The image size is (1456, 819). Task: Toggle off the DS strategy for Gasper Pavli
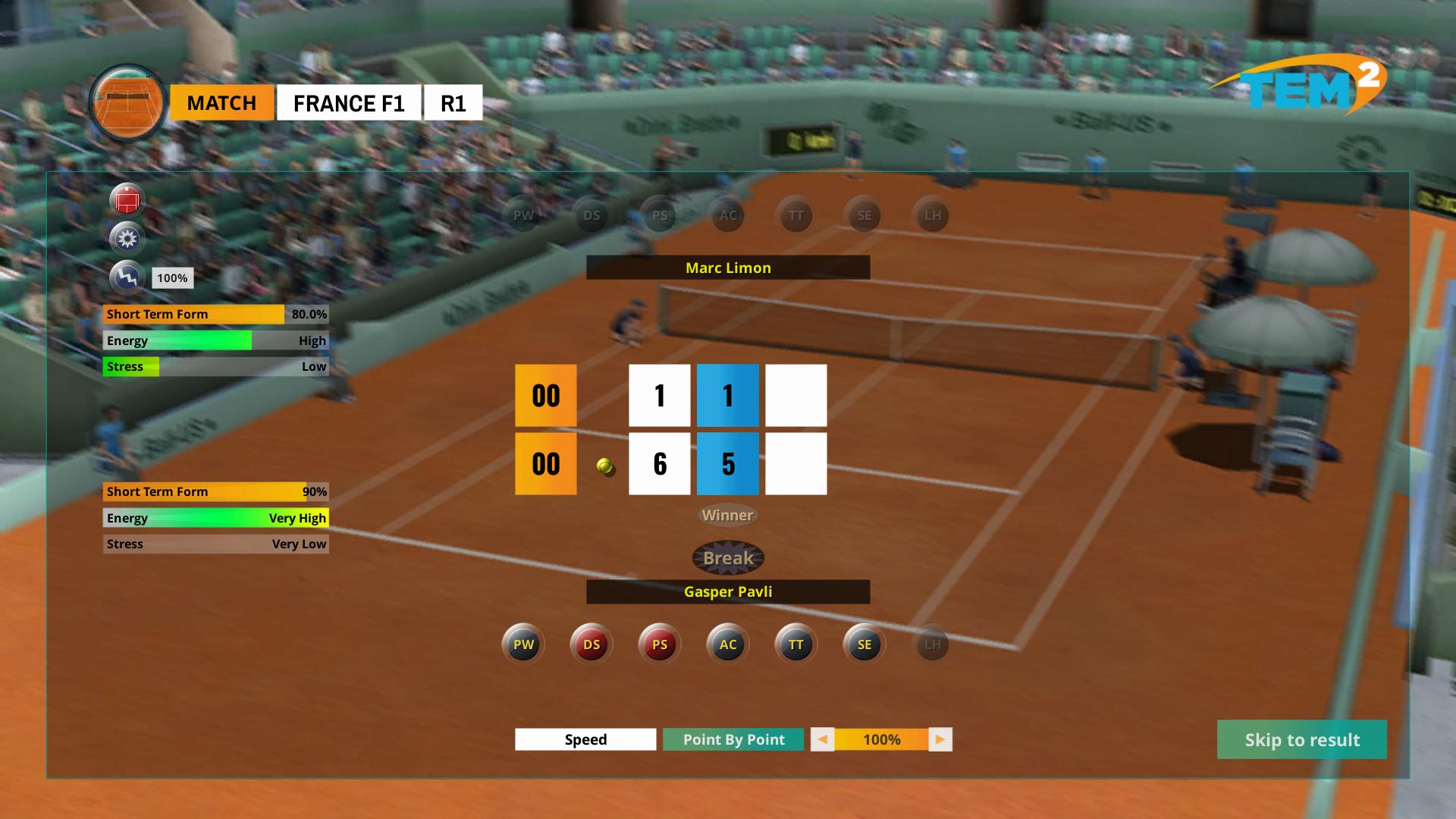pyautogui.click(x=591, y=644)
